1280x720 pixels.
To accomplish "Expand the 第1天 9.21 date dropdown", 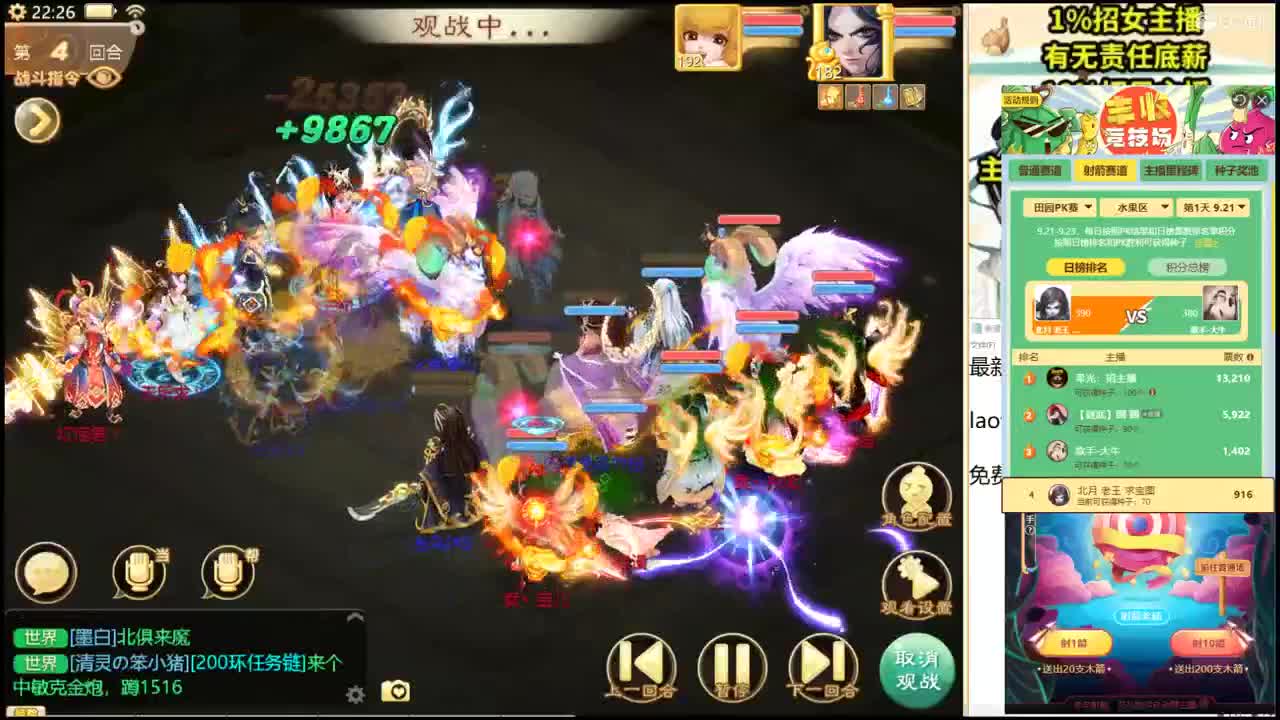I will pyautogui.click(x=1212, y=207).
